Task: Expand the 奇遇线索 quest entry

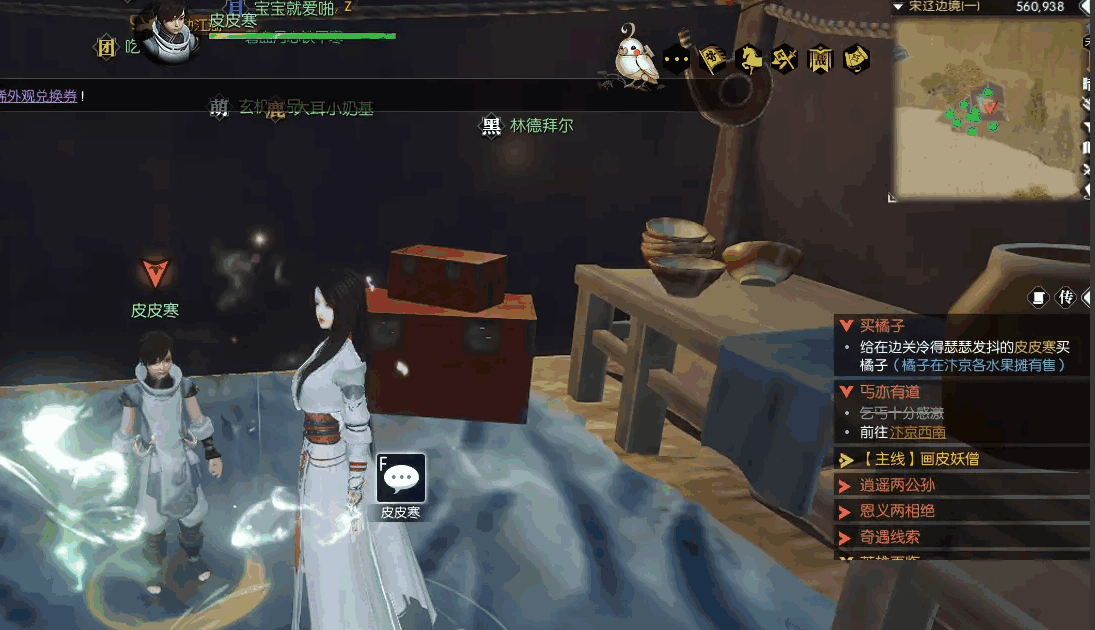Action: [x=846, y=538]
